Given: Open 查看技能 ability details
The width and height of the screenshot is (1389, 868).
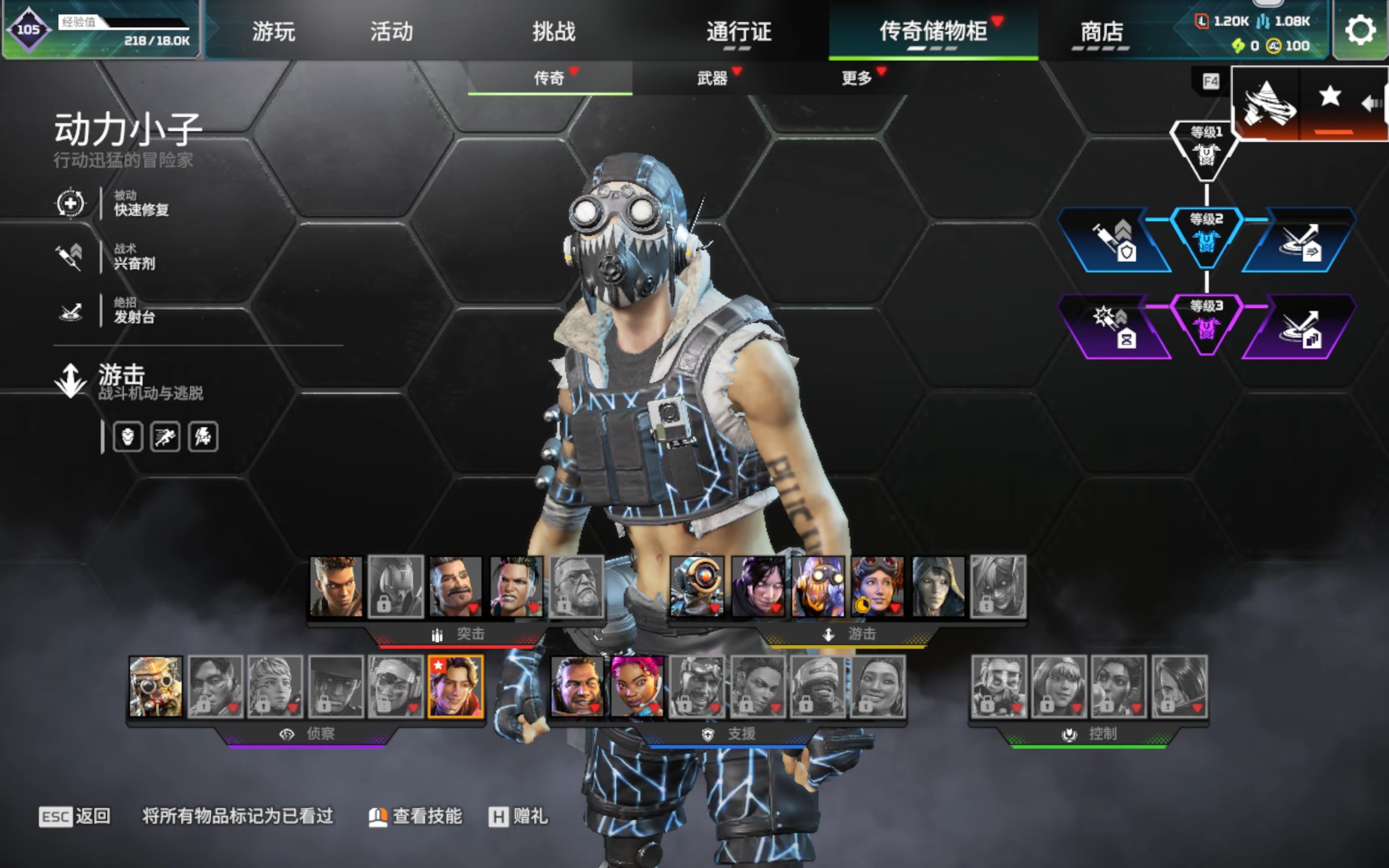Looking at the screenshot, I should click(x=416, y=816).
